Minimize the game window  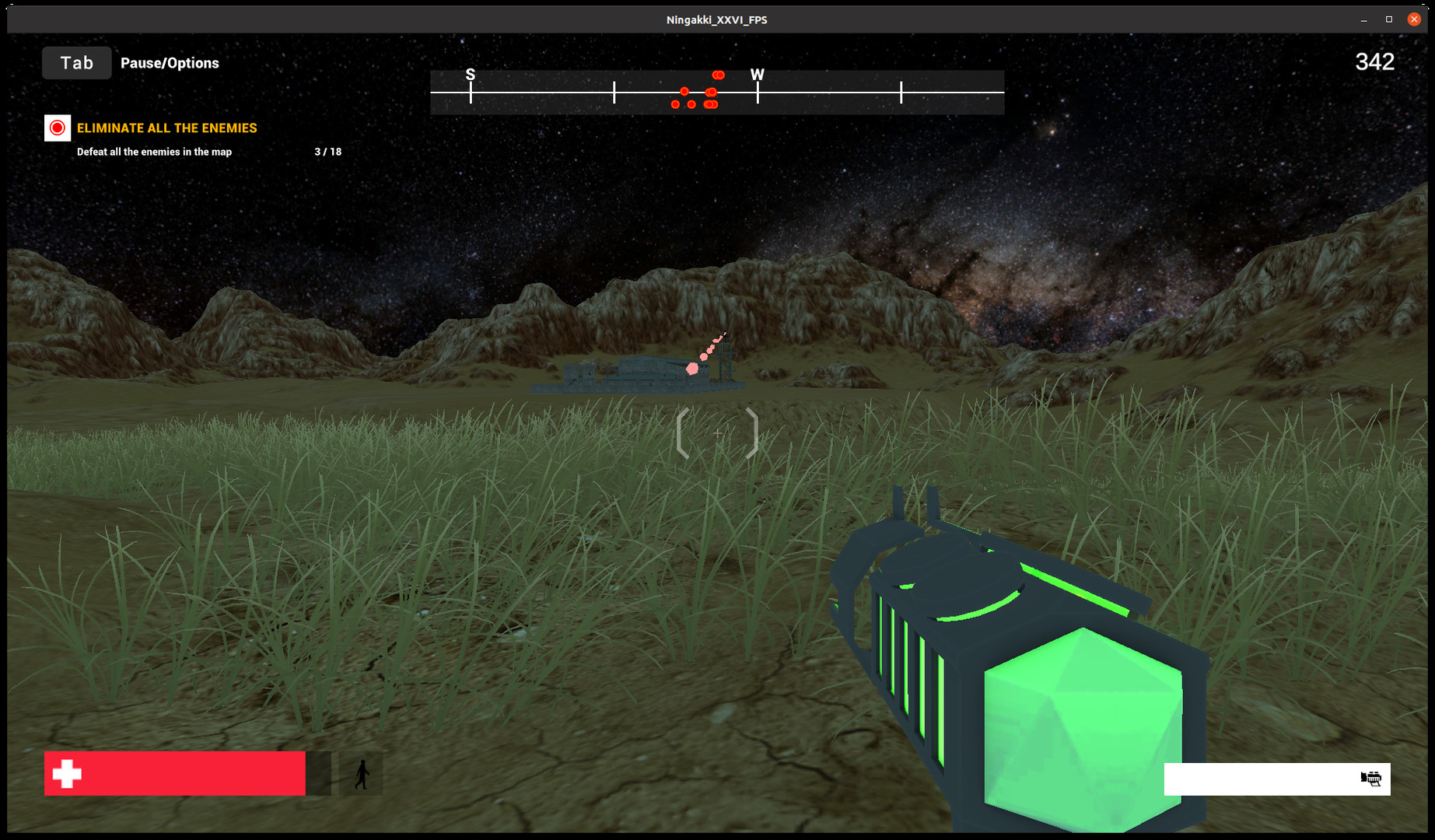pyautogui.click(x=1362, y=19)
